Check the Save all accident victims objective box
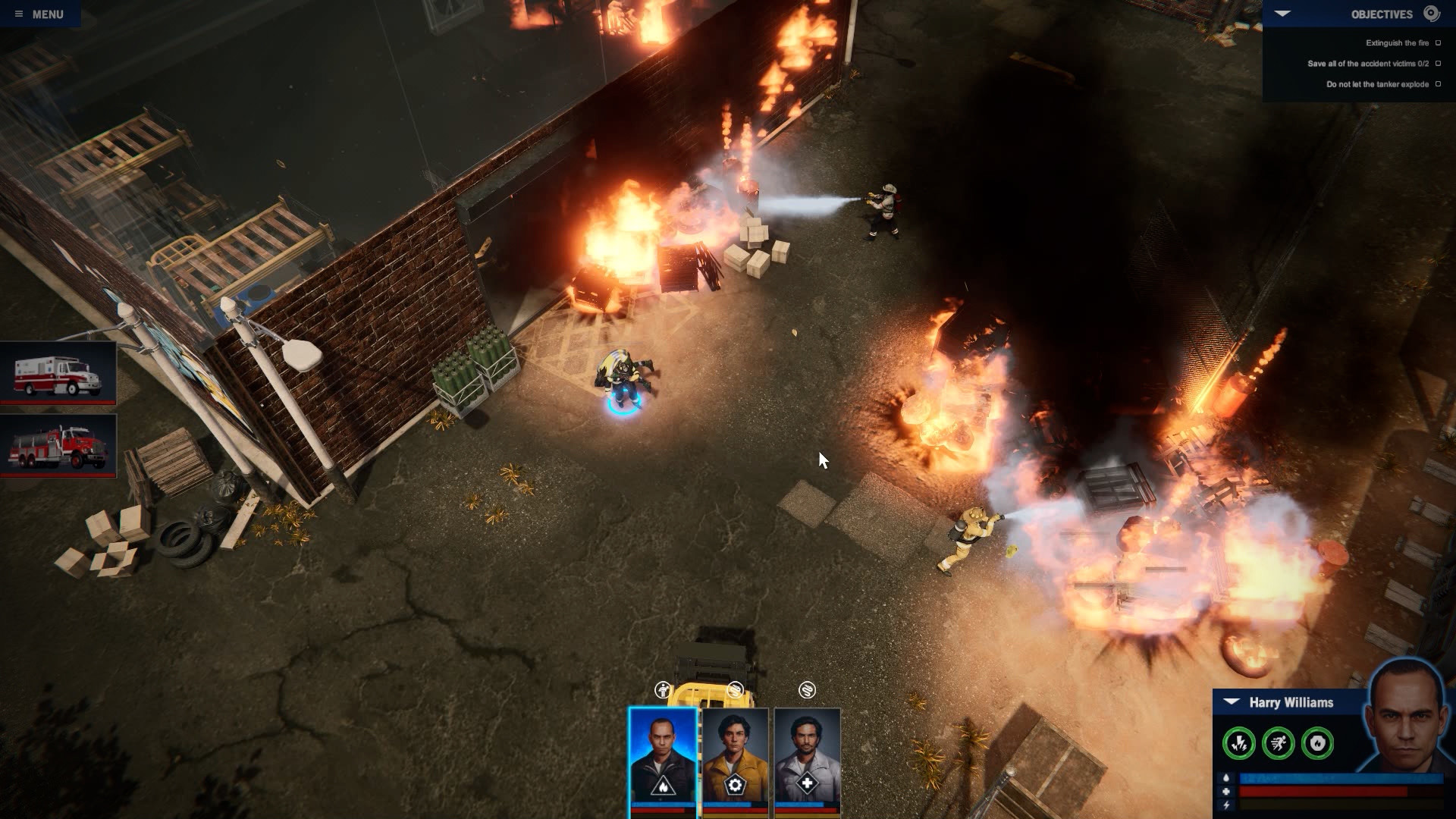Screen dimensions: 1456x819 (x=1439, y=64)
